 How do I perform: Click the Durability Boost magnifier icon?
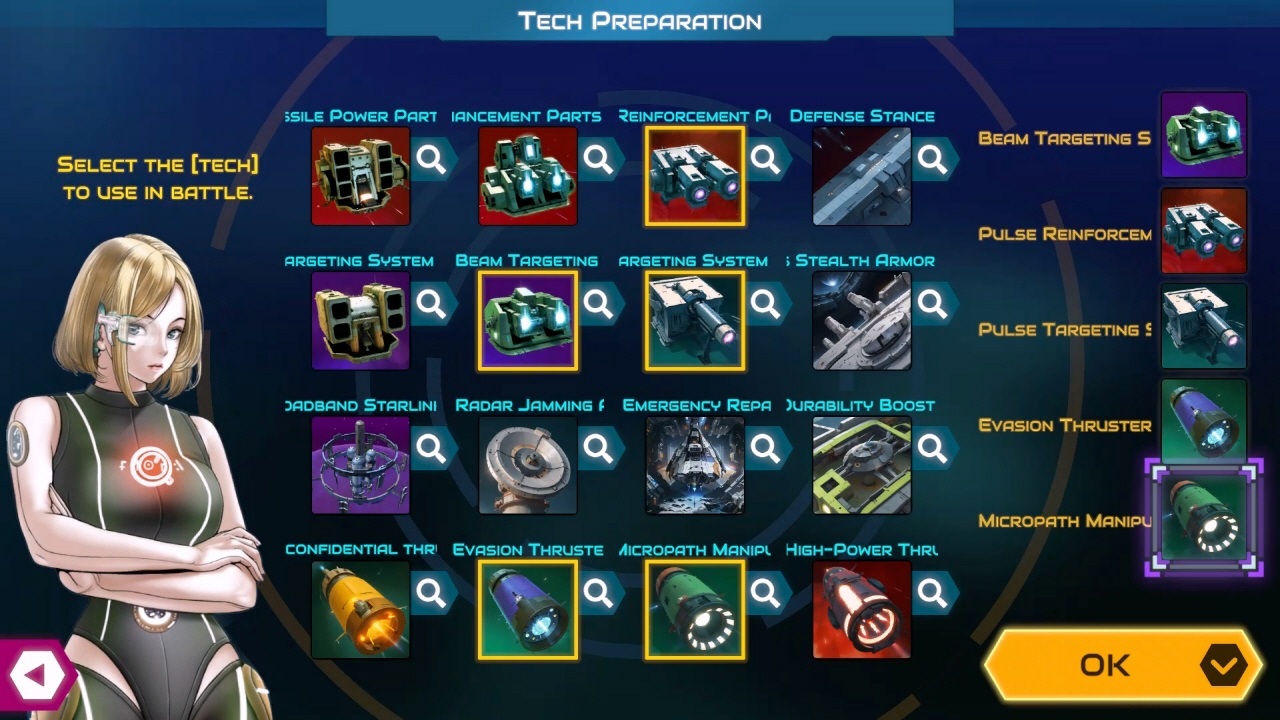(934, 449)
